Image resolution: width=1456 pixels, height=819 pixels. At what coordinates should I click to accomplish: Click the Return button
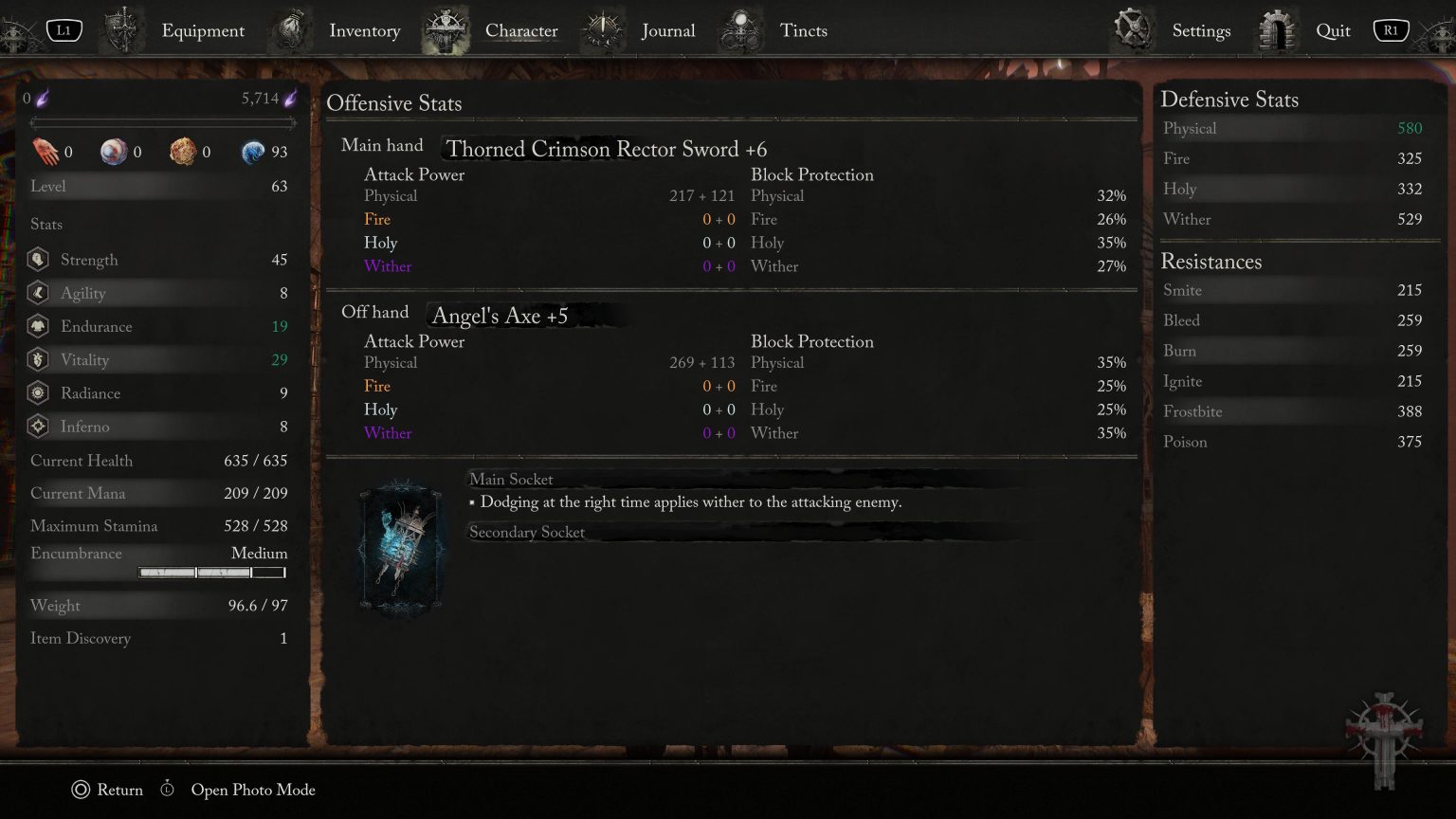point(107,790)
